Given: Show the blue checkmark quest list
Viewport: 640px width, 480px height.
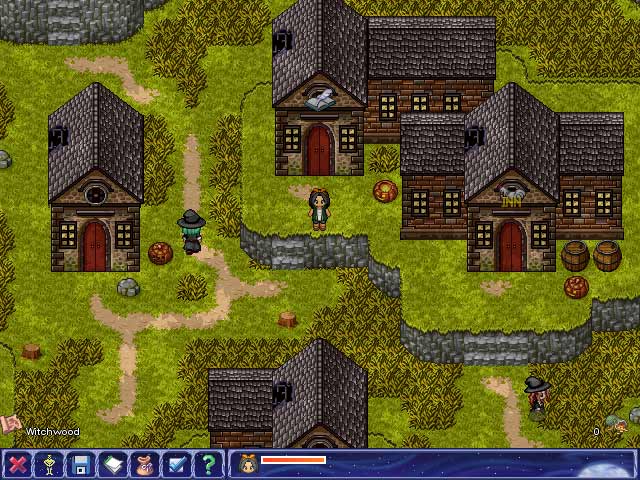Looking at the screenshot, I should (176, 464).
